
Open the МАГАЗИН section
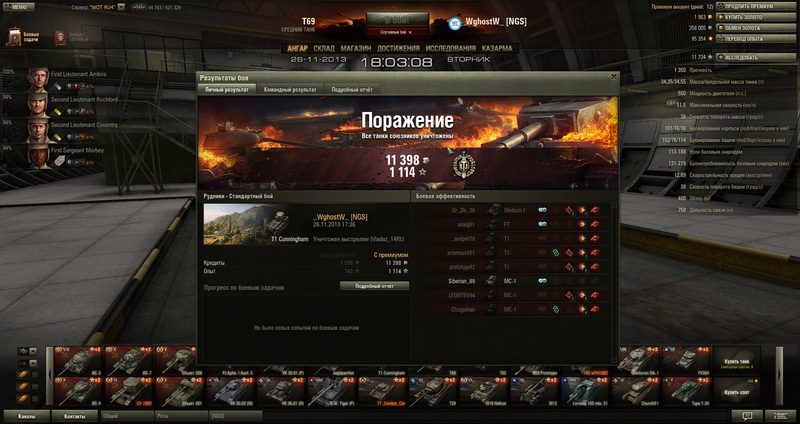coord(355,47)
